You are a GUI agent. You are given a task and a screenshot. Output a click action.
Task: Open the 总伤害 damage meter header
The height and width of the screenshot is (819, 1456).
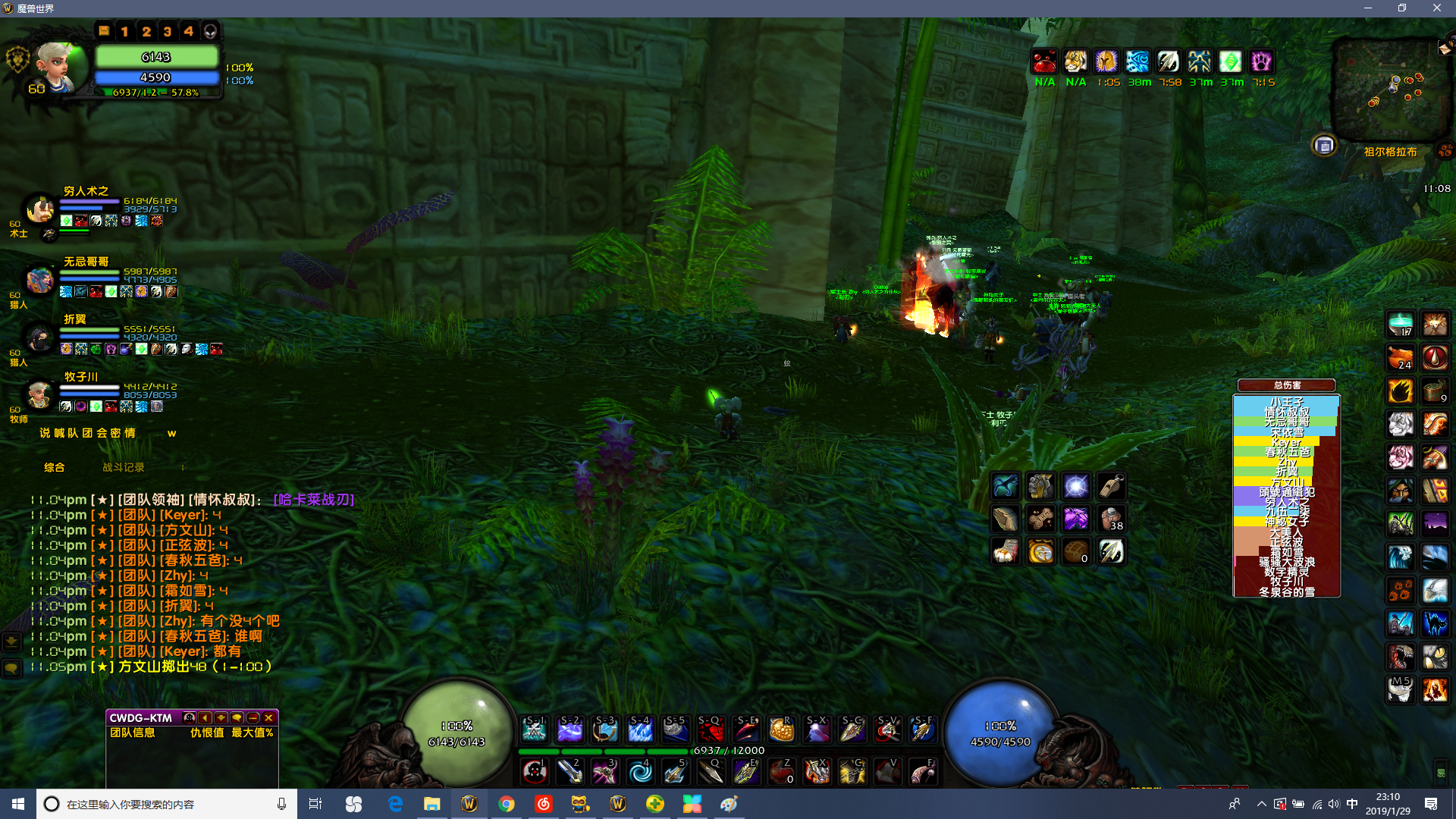click(1287, 385)
